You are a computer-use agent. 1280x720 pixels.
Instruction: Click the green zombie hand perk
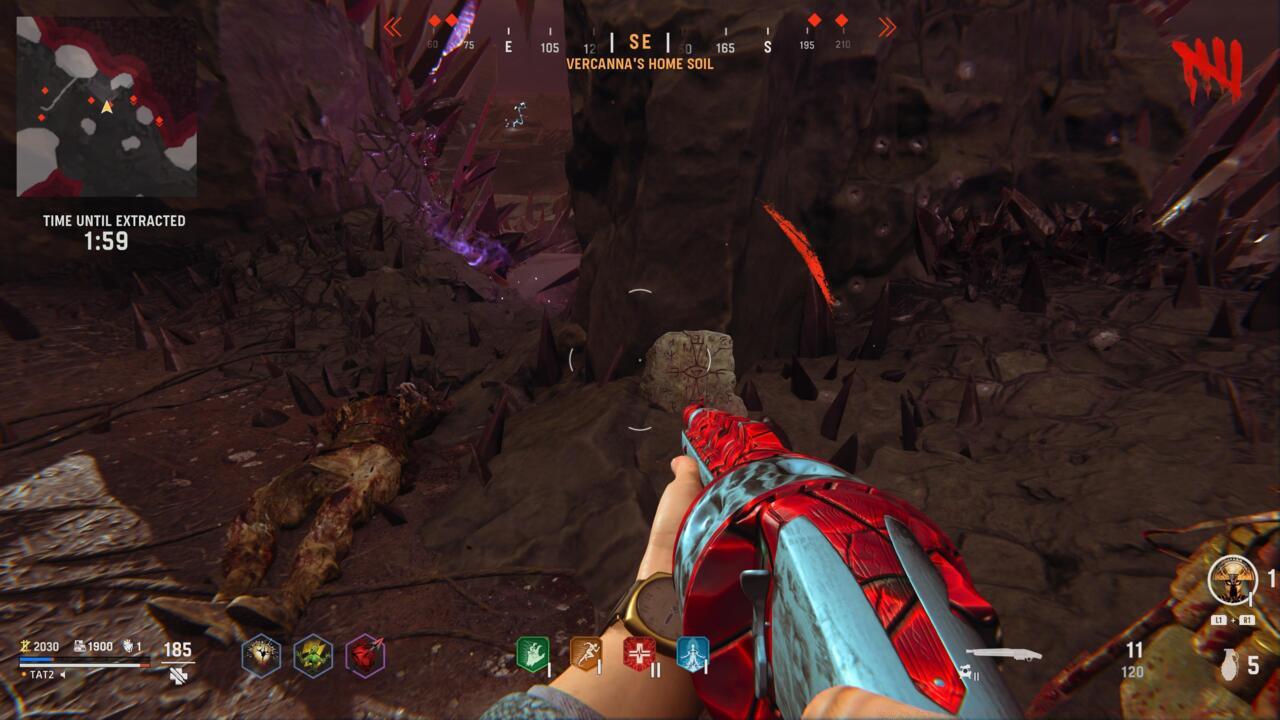click(531, 654)
